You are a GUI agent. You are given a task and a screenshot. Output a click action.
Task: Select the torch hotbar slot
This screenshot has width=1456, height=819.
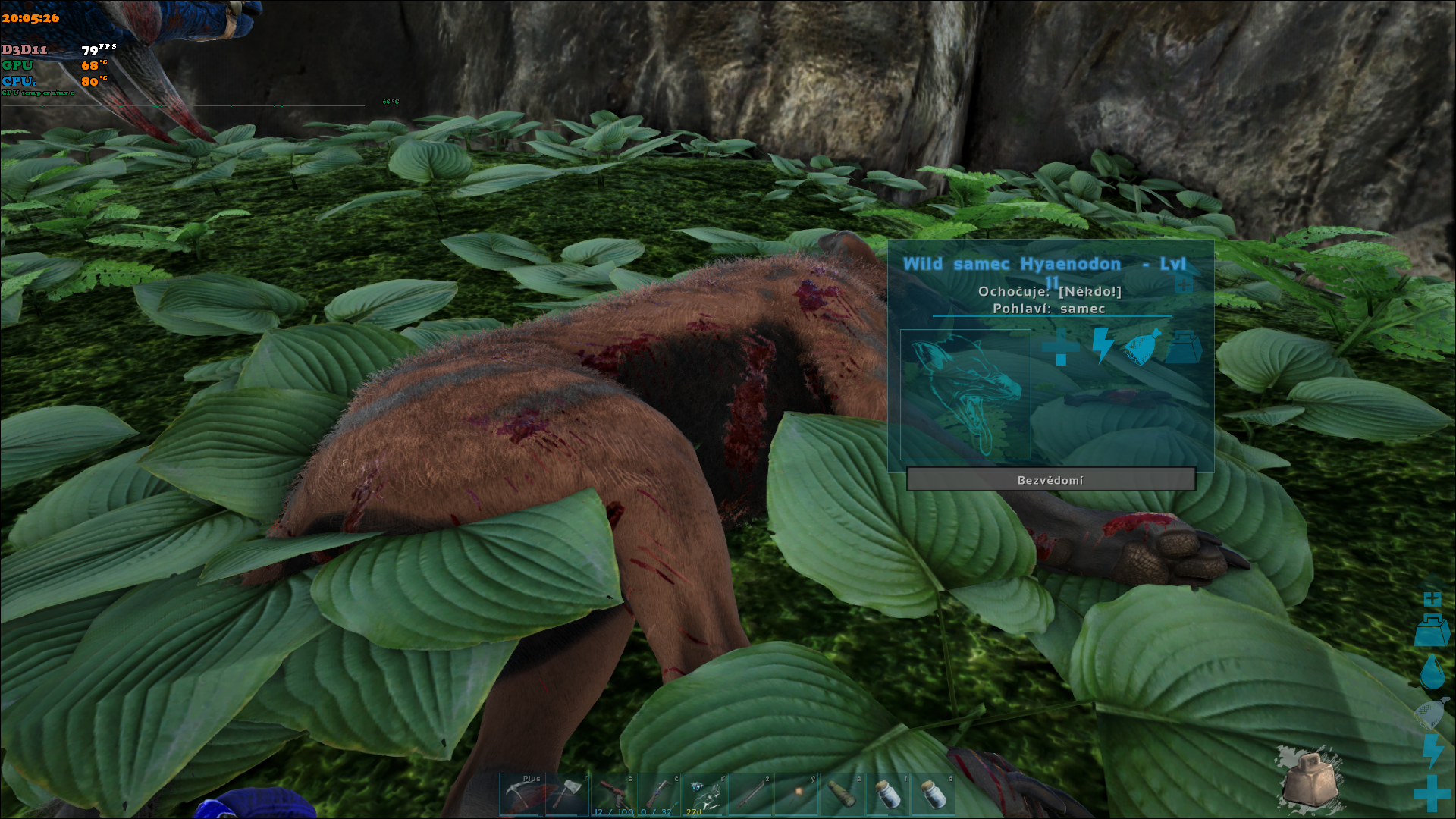click(x=796, y=795)
